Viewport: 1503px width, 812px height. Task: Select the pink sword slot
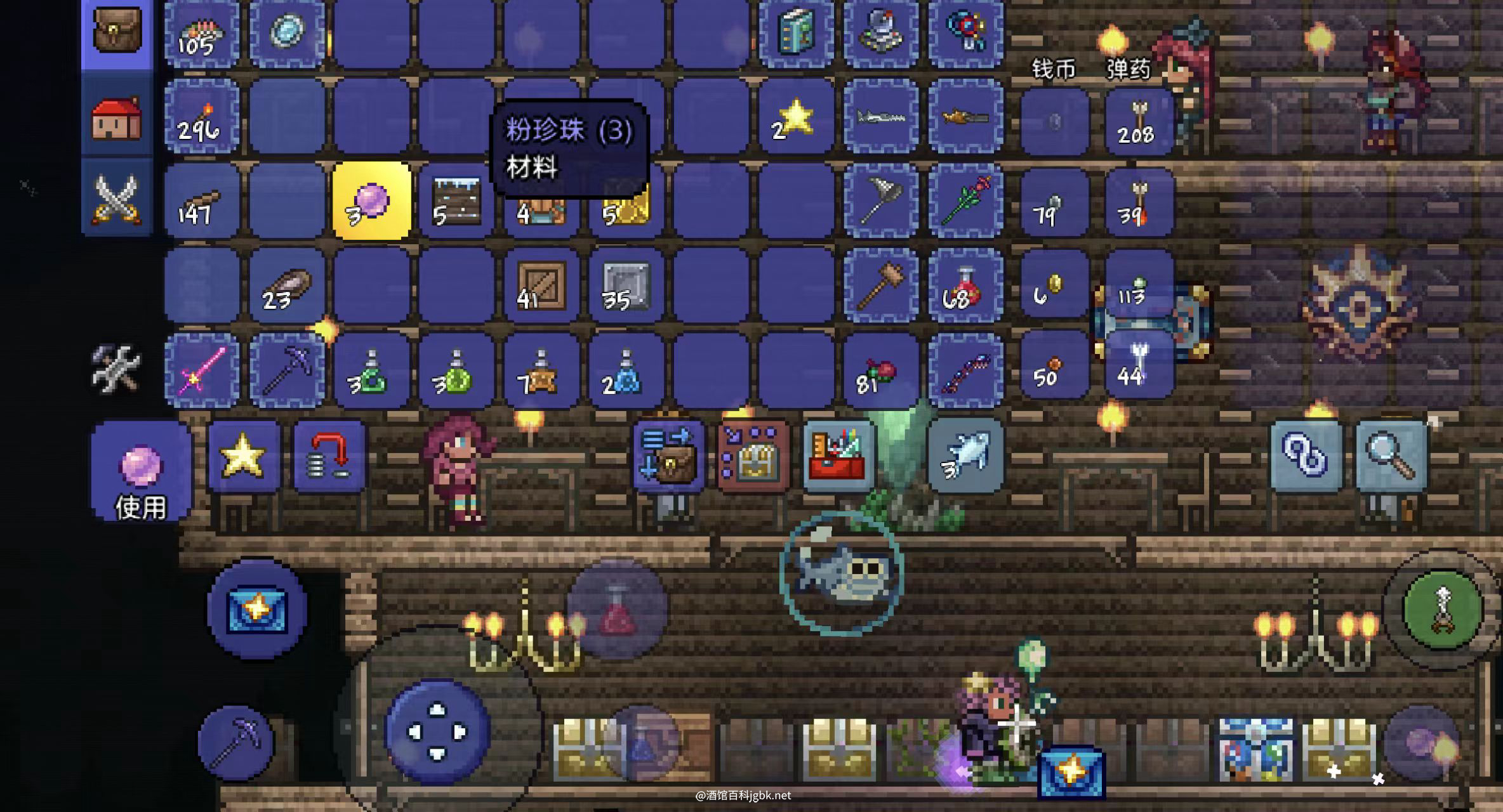point(202,370)
